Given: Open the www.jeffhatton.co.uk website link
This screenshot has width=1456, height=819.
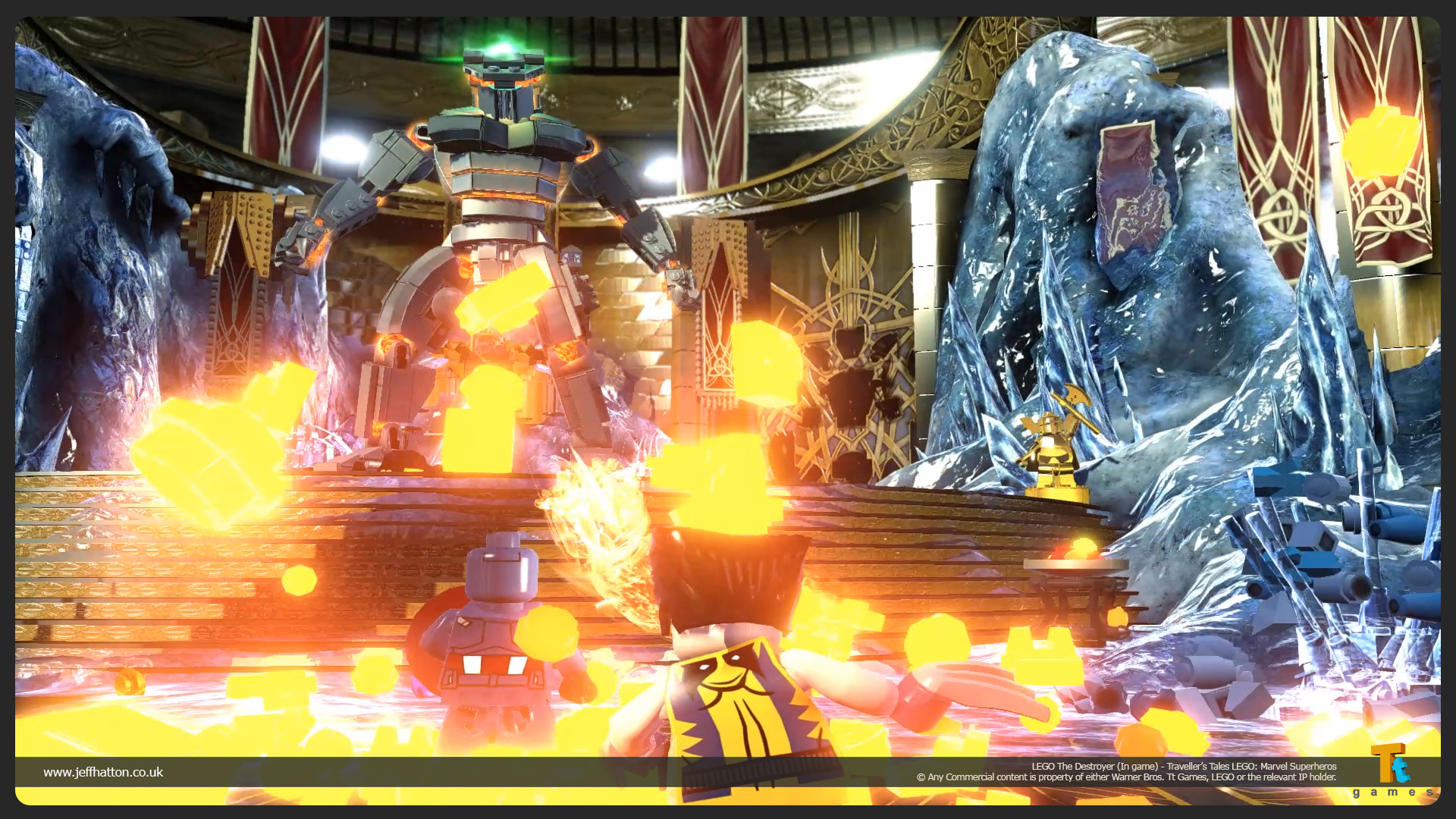Looking at the screenshot, I should [x=103, y=772].
